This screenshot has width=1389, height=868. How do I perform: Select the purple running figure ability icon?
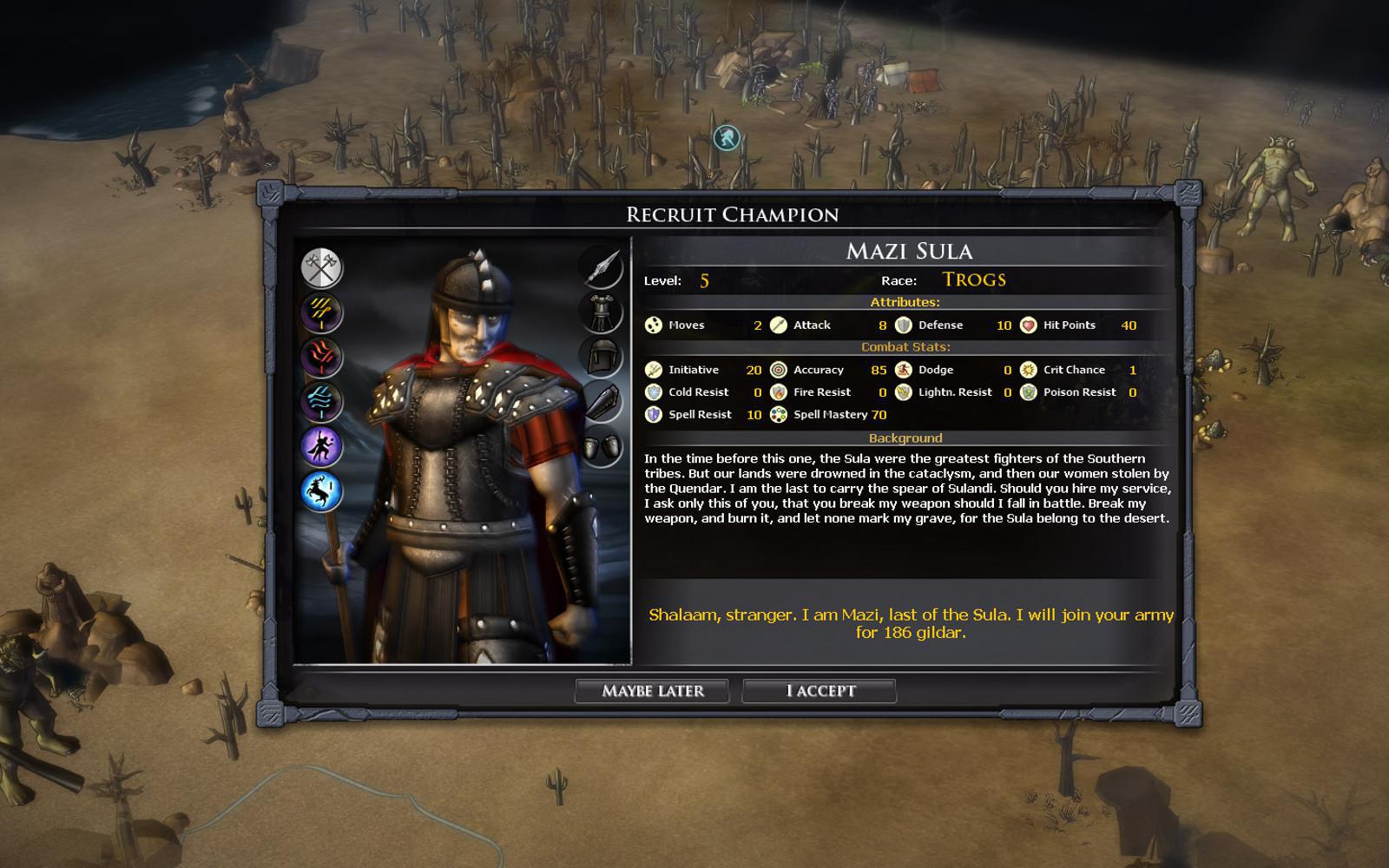pyautogui.click(x=322, y=447)
